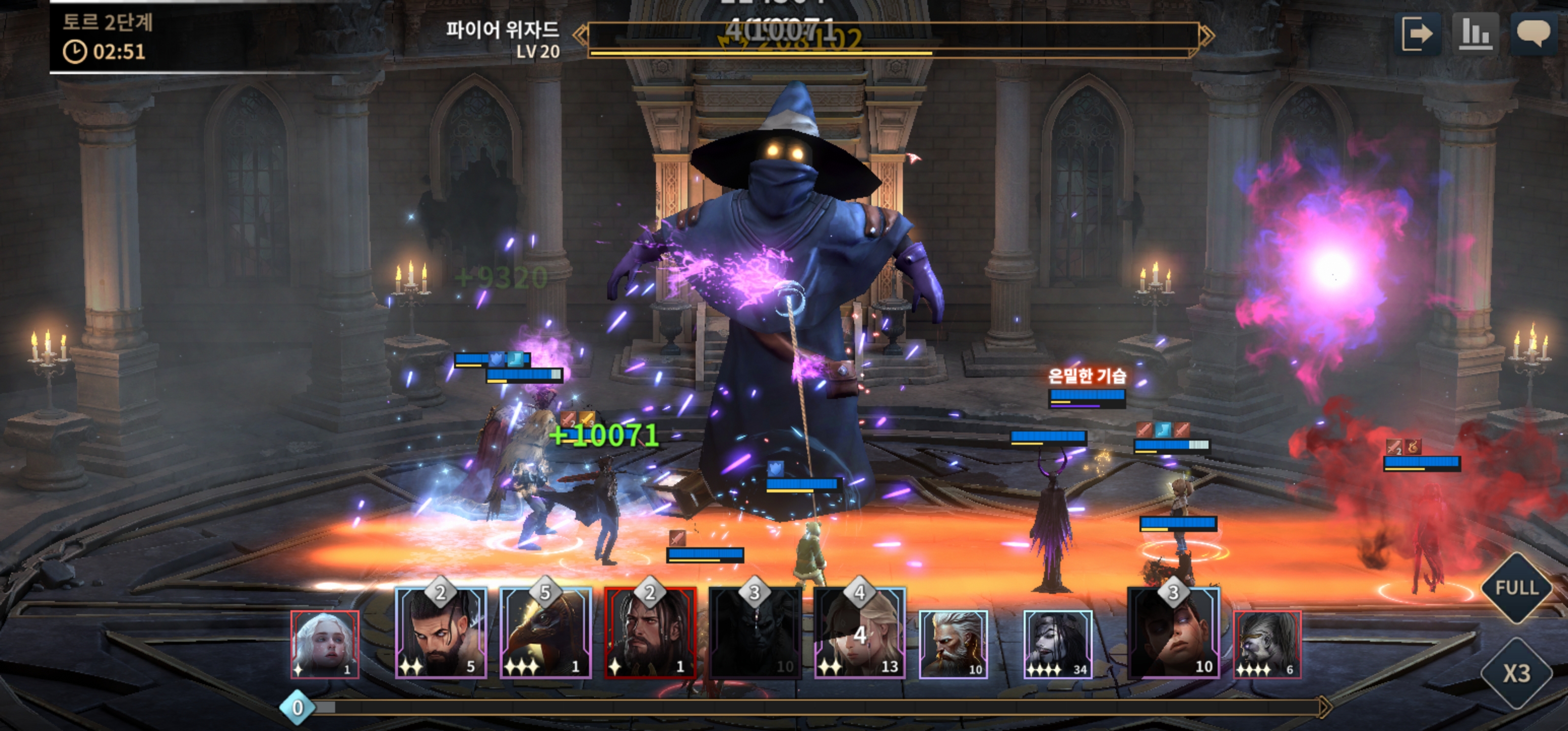Select the grey-skinned undead hero card

[1267, 644]
